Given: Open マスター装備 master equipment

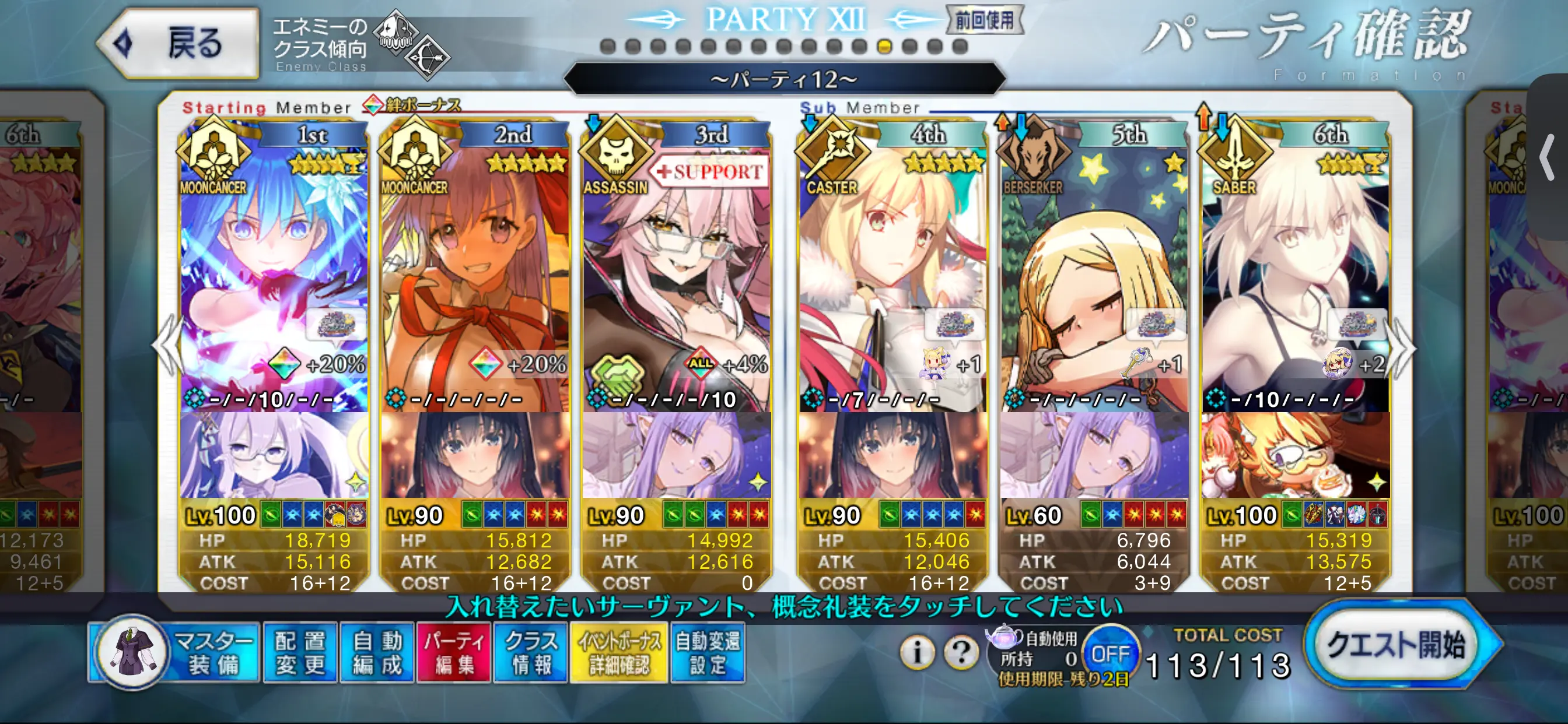Looking at the screenshot, I should coord(176,653).
